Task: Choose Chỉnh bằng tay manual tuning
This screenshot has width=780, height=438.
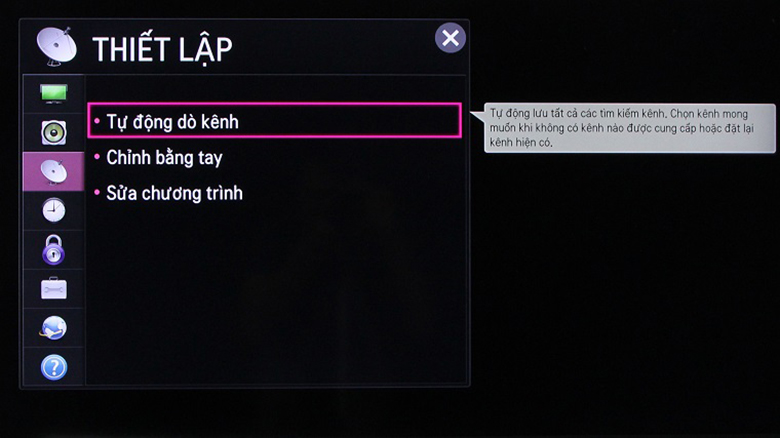Action: coord(164,158)
